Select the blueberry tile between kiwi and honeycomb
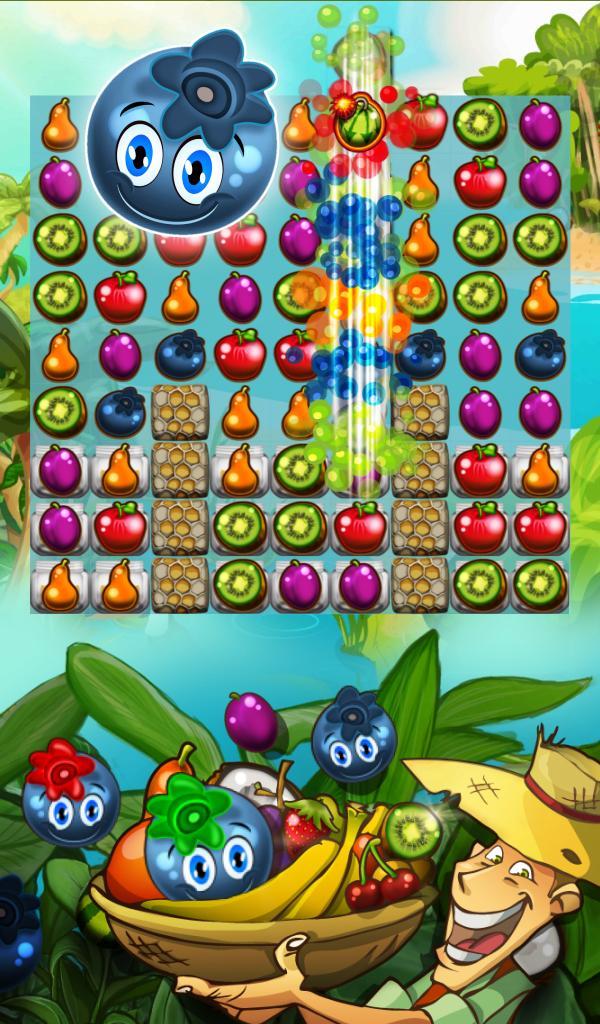The height and width of the screenshot is (1024, 600). tap(120, 411)
